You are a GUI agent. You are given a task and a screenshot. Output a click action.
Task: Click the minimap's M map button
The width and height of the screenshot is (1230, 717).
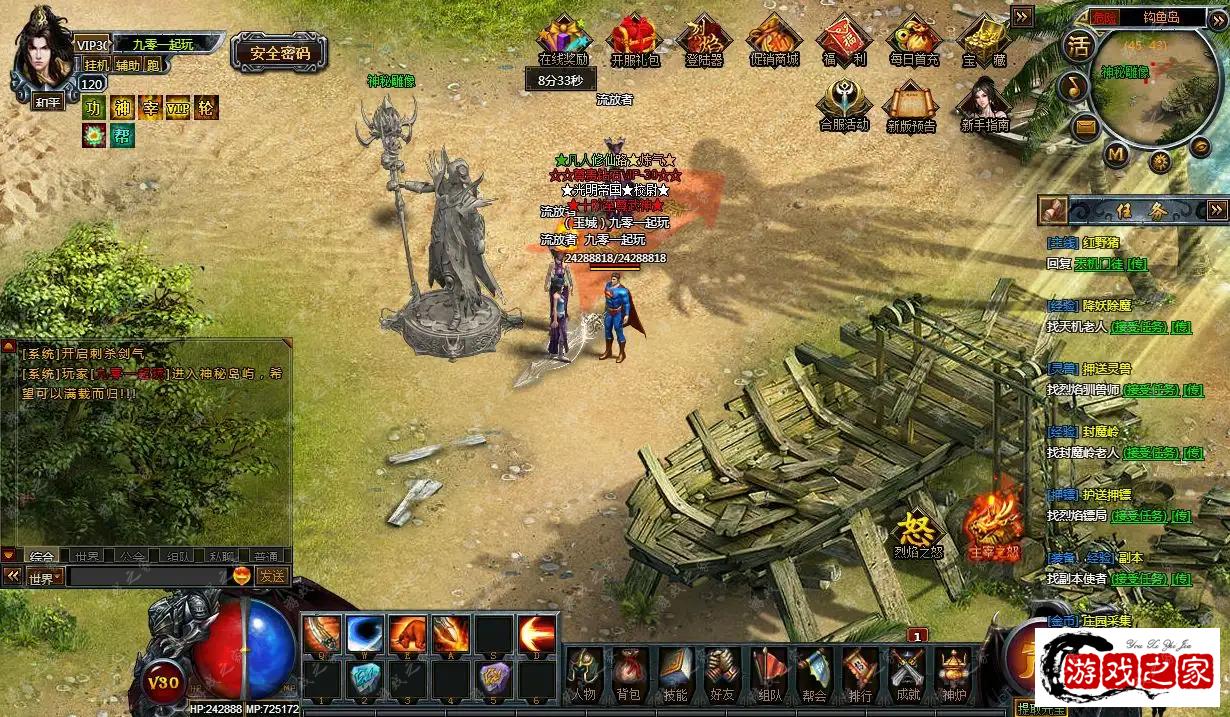click(1117, 154)
